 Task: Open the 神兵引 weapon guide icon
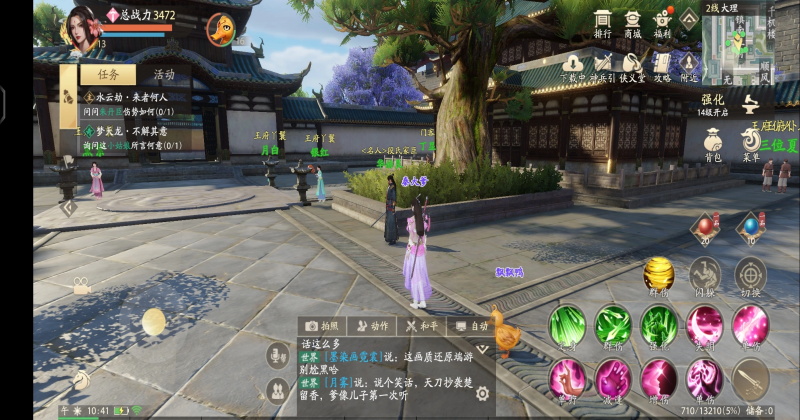602,66
